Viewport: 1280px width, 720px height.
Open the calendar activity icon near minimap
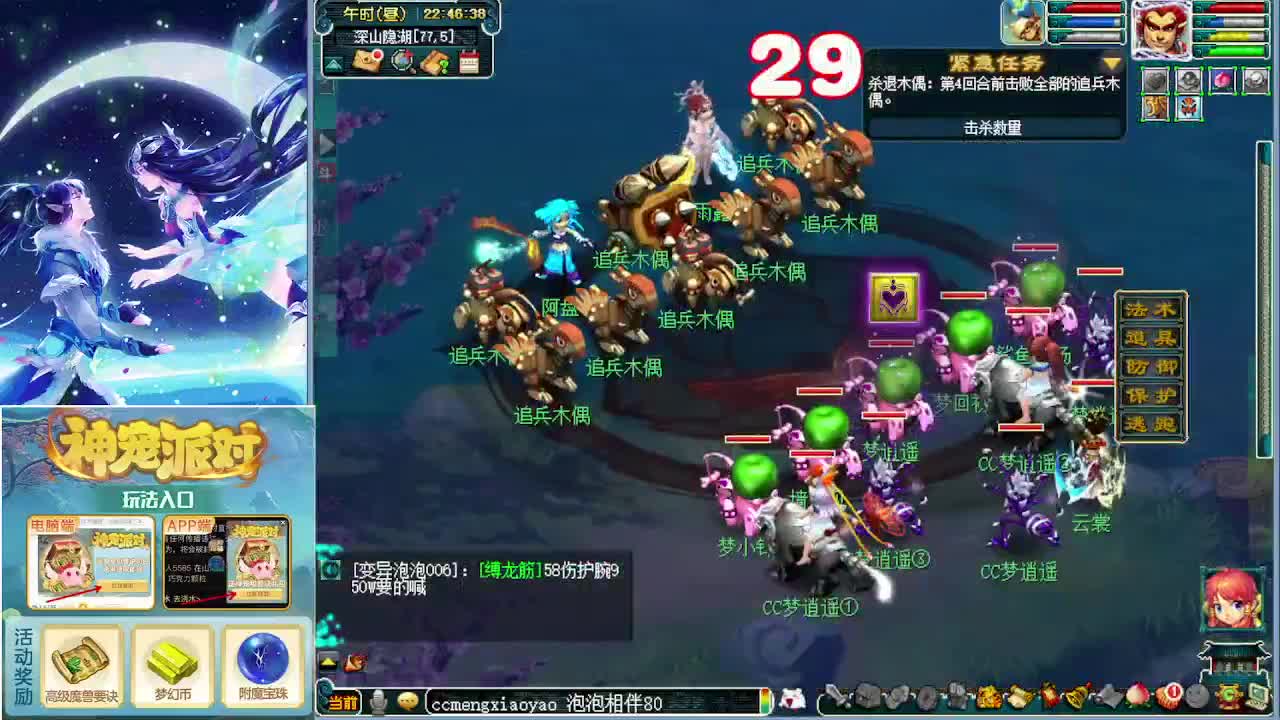(470, 61)
